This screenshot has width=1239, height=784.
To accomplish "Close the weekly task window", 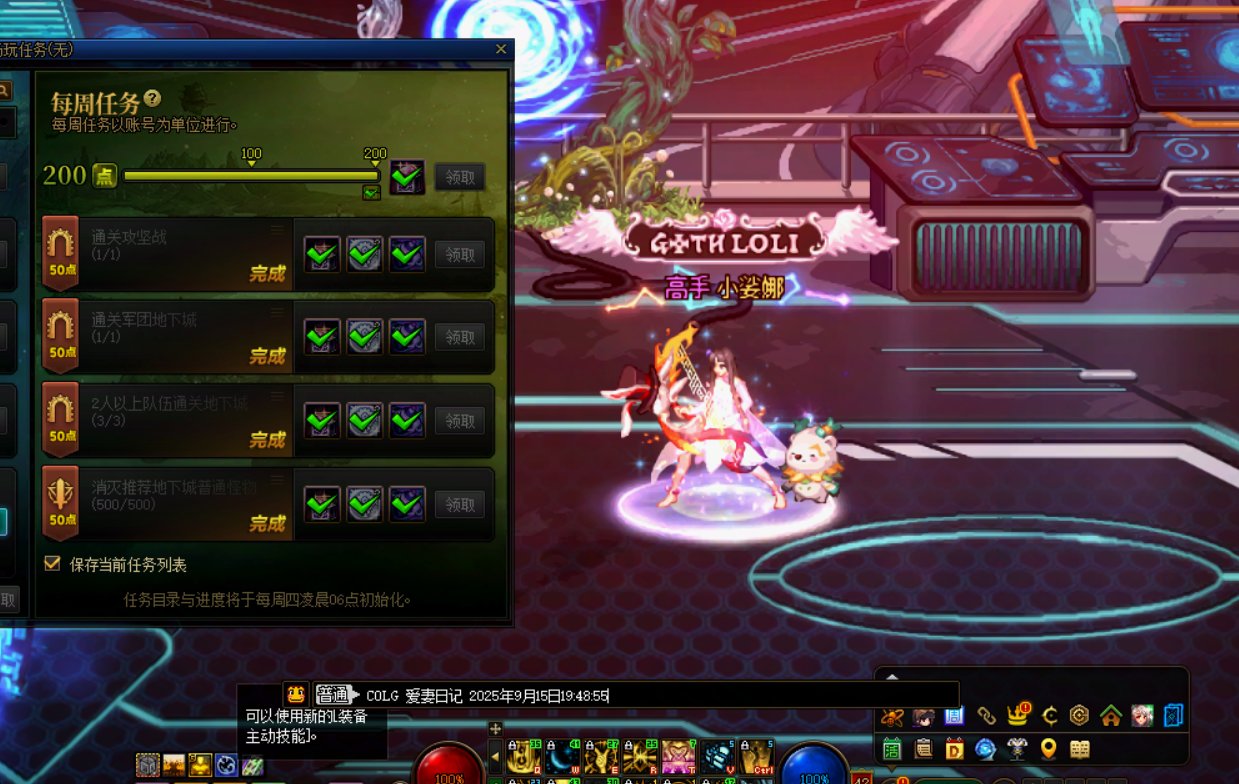I will tap(501, 49).
